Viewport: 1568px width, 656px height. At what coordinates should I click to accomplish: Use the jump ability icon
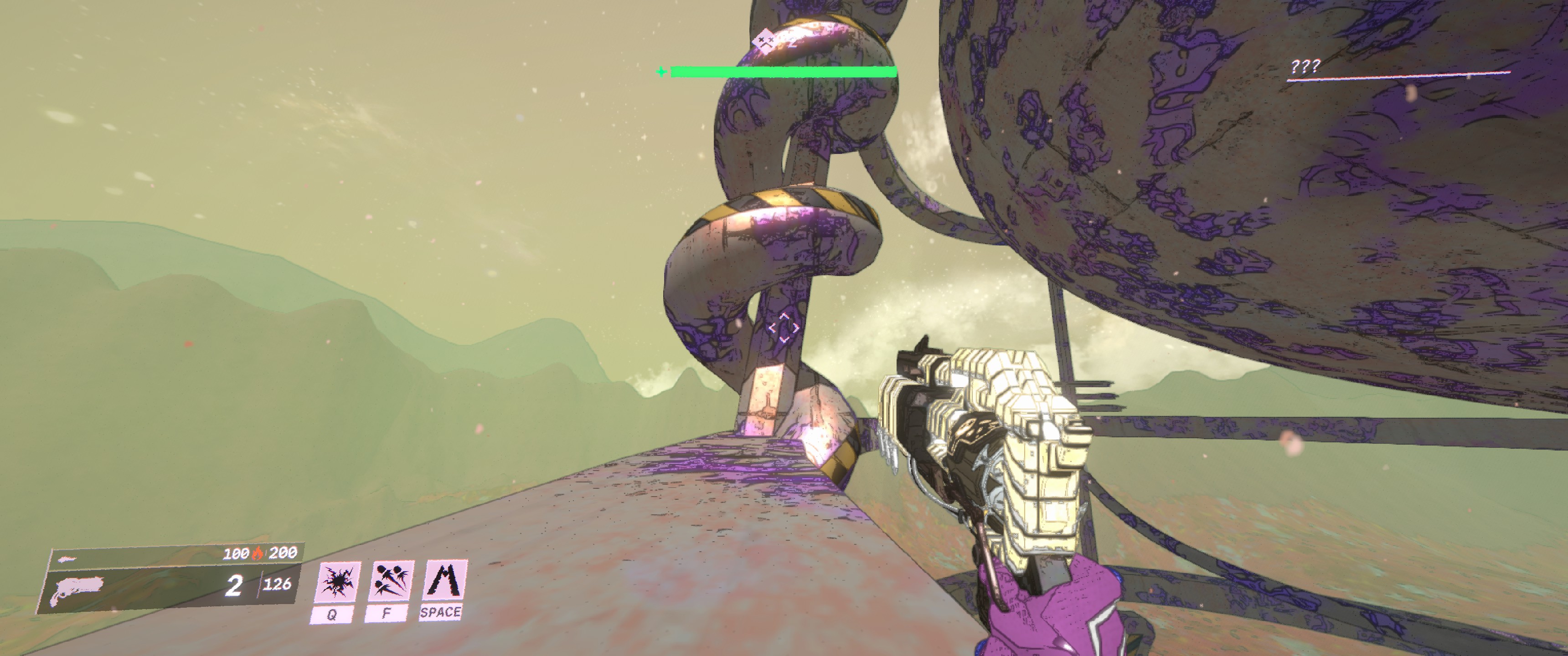(x=444, y=580)
